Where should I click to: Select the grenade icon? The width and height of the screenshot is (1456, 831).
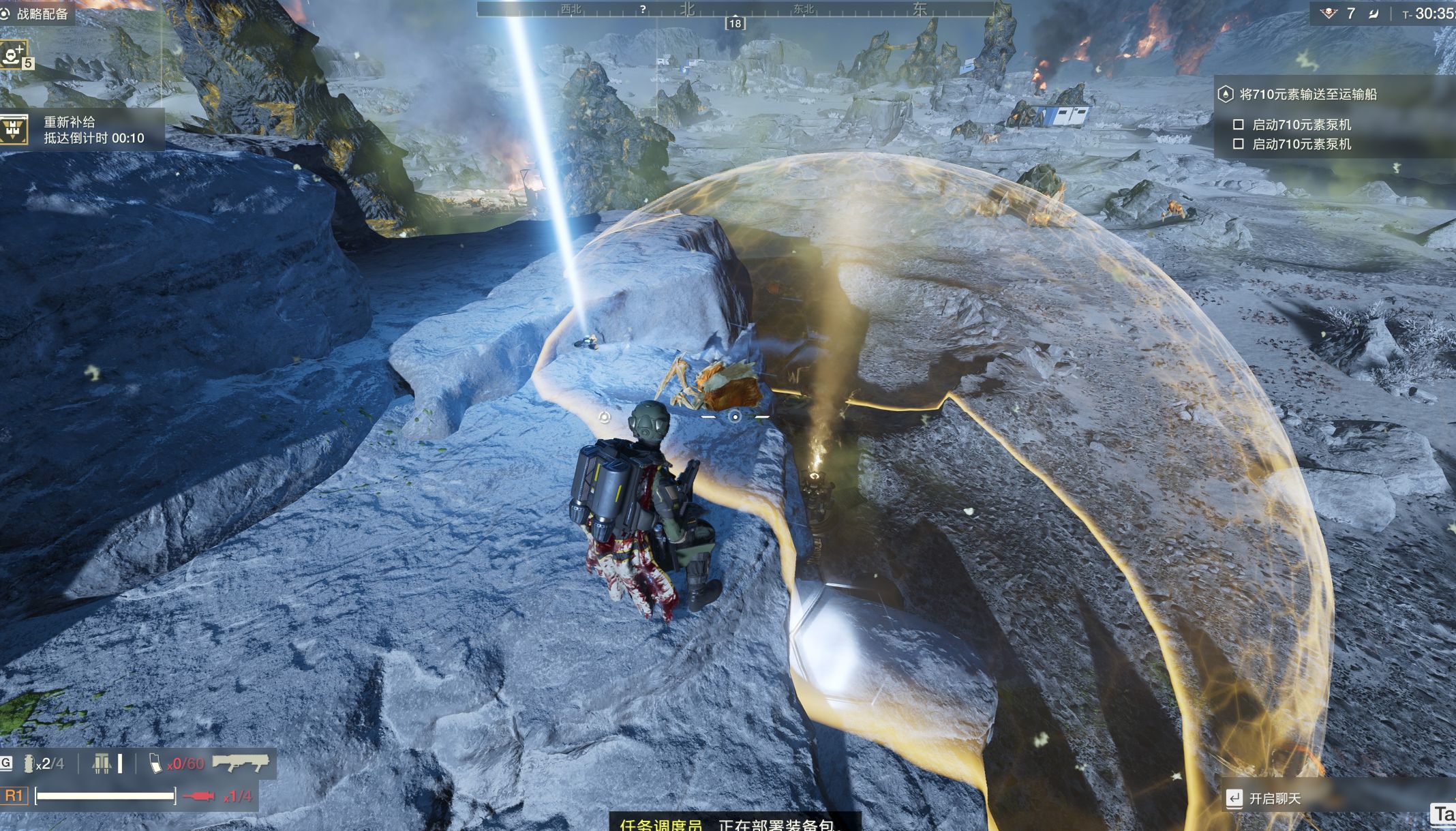29,764
